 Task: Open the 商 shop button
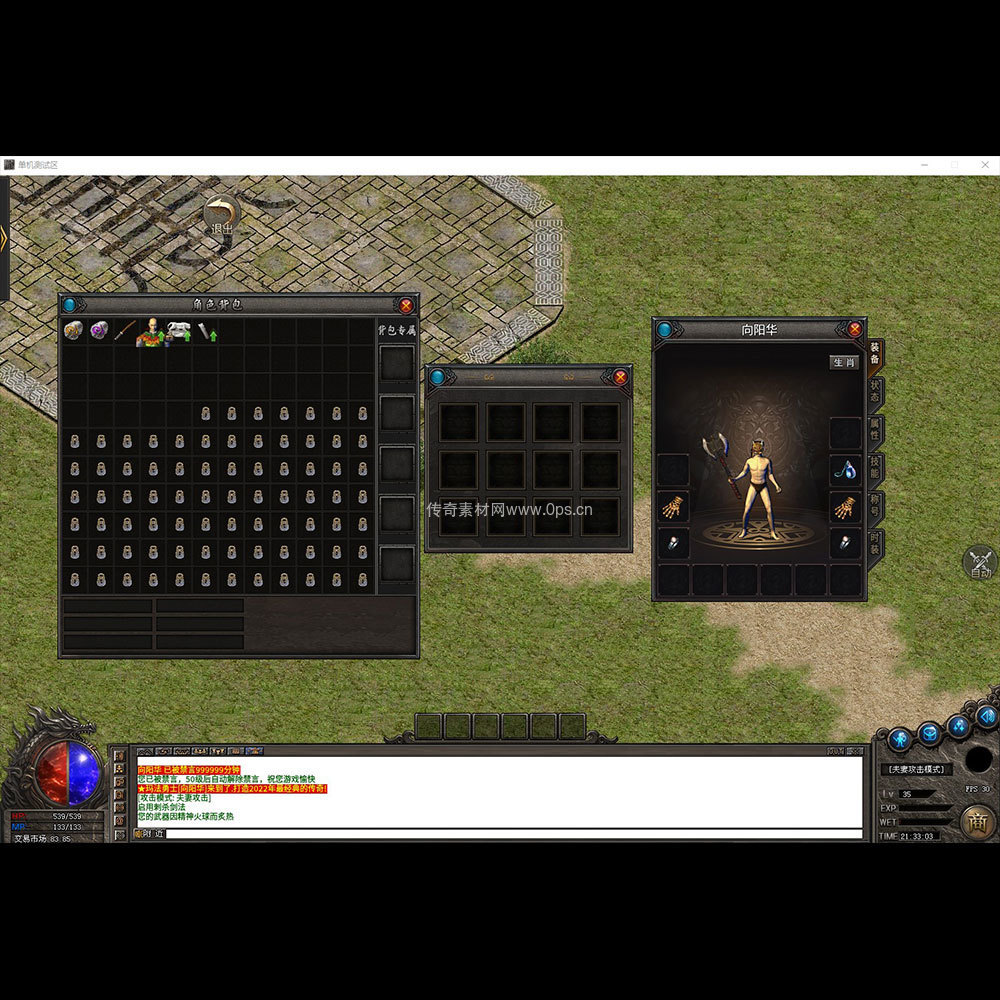[x=977, y=821]
